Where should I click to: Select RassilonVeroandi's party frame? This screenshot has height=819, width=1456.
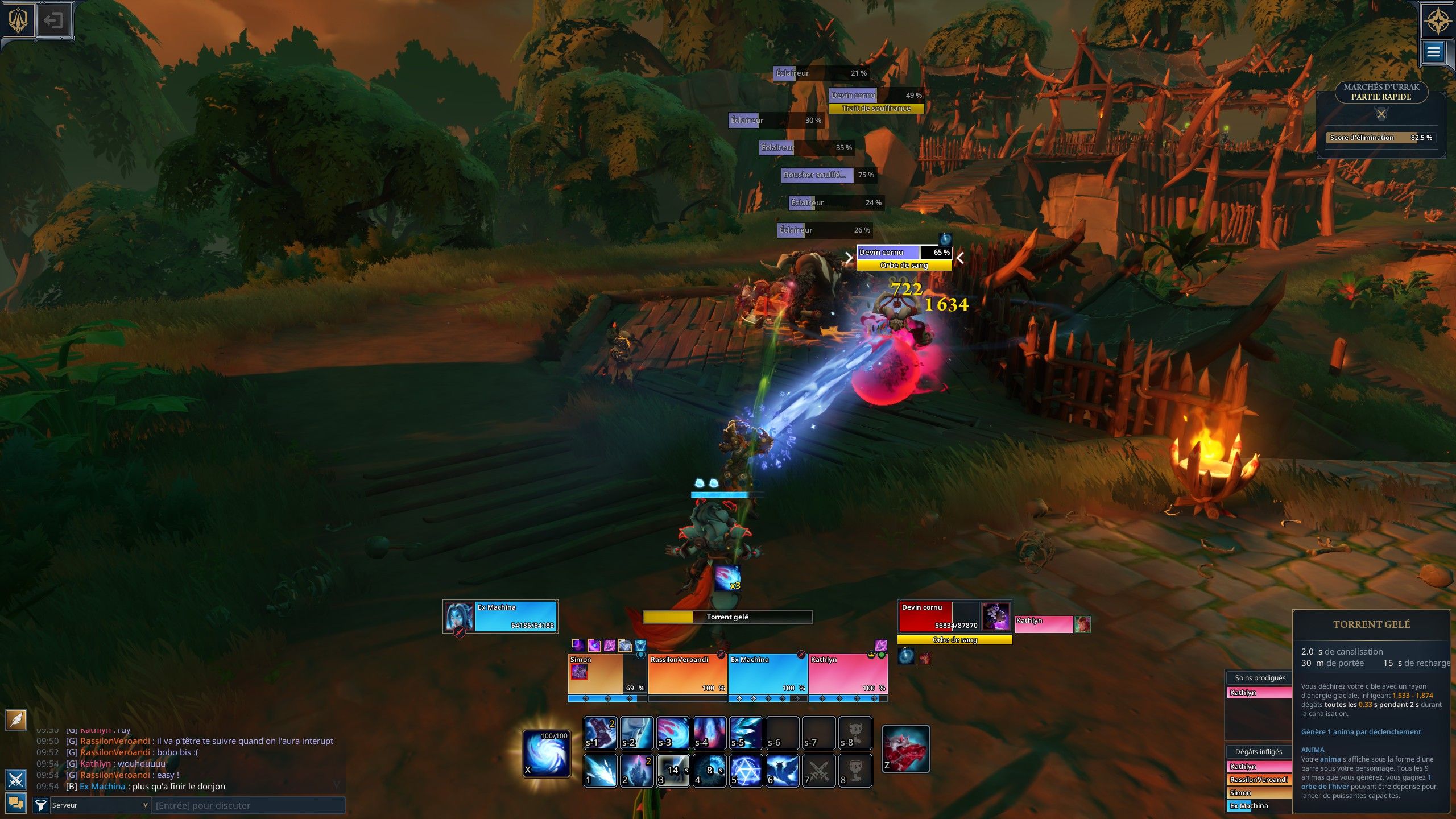click(x=687, y=674)
